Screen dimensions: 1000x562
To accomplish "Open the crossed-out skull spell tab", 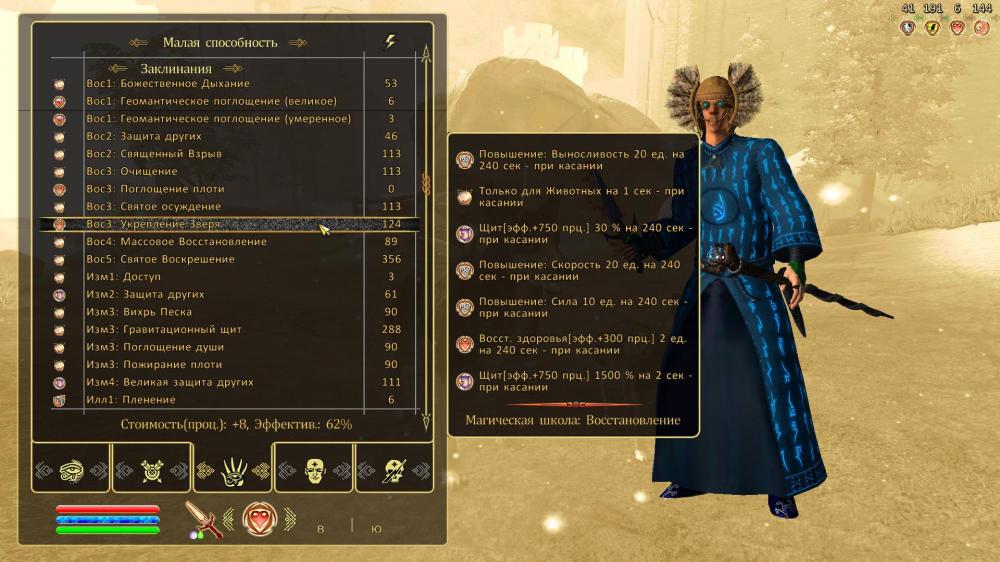I will point(152,468).
